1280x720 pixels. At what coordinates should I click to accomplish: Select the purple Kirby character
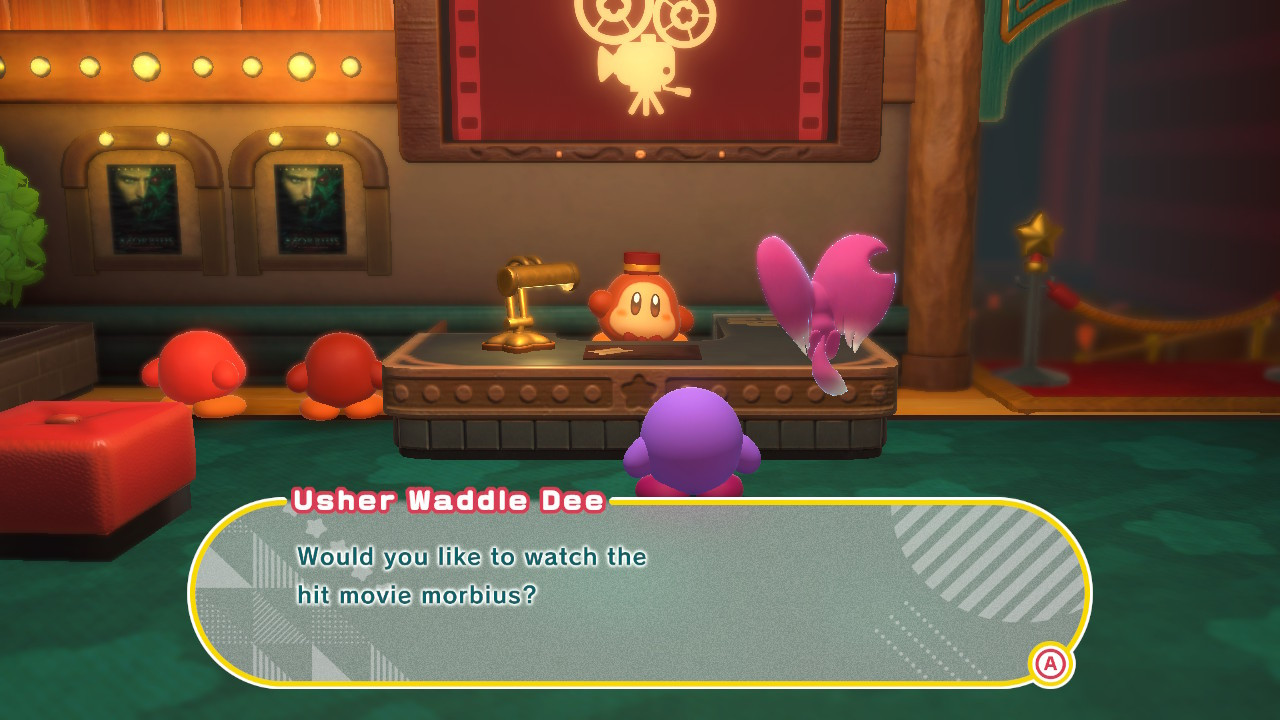tap(690, 440)
